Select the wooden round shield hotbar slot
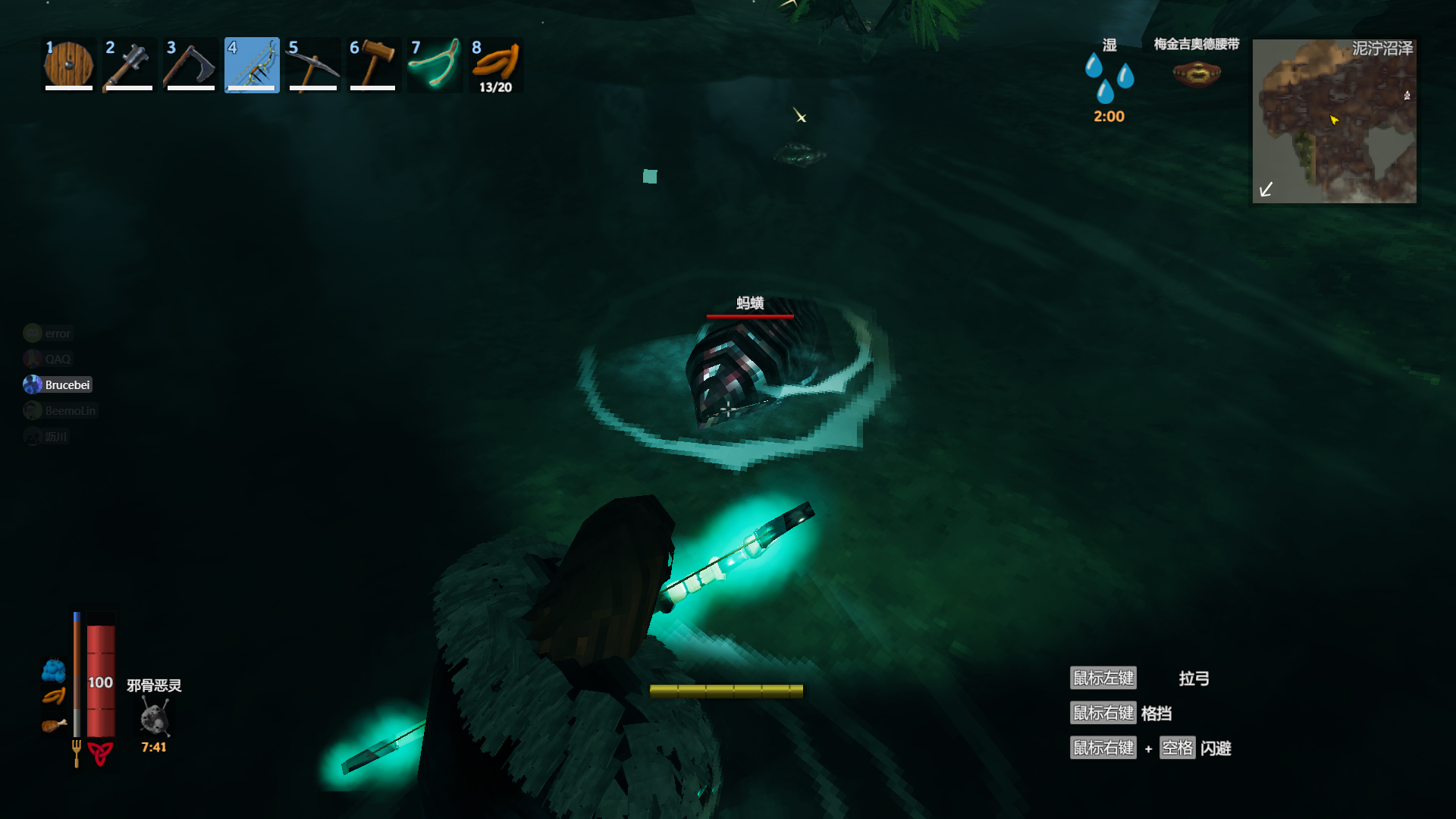Screen dimensions: 1456x819 [69, 65]
